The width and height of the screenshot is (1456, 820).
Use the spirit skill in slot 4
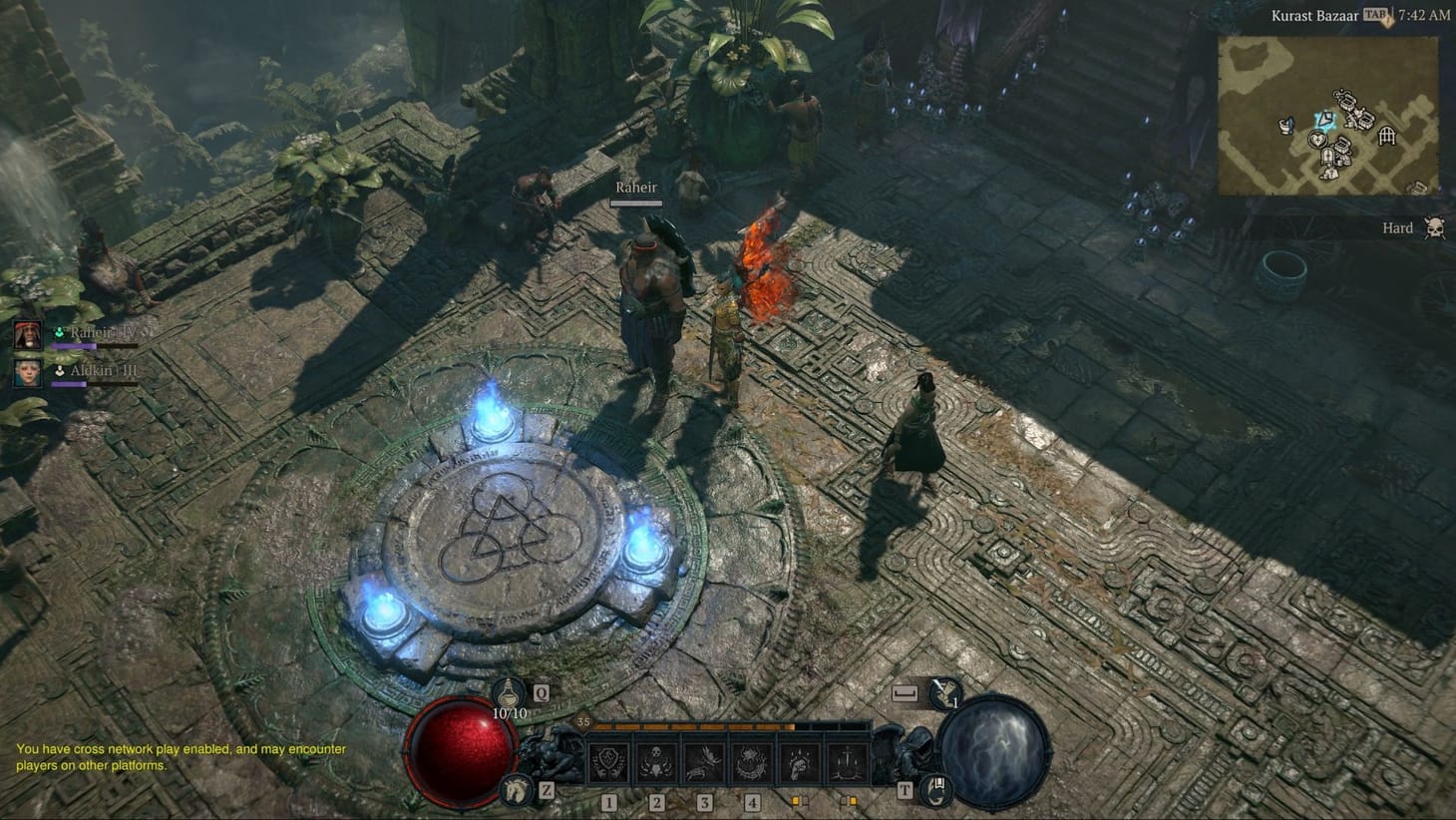tap(749, 760)
